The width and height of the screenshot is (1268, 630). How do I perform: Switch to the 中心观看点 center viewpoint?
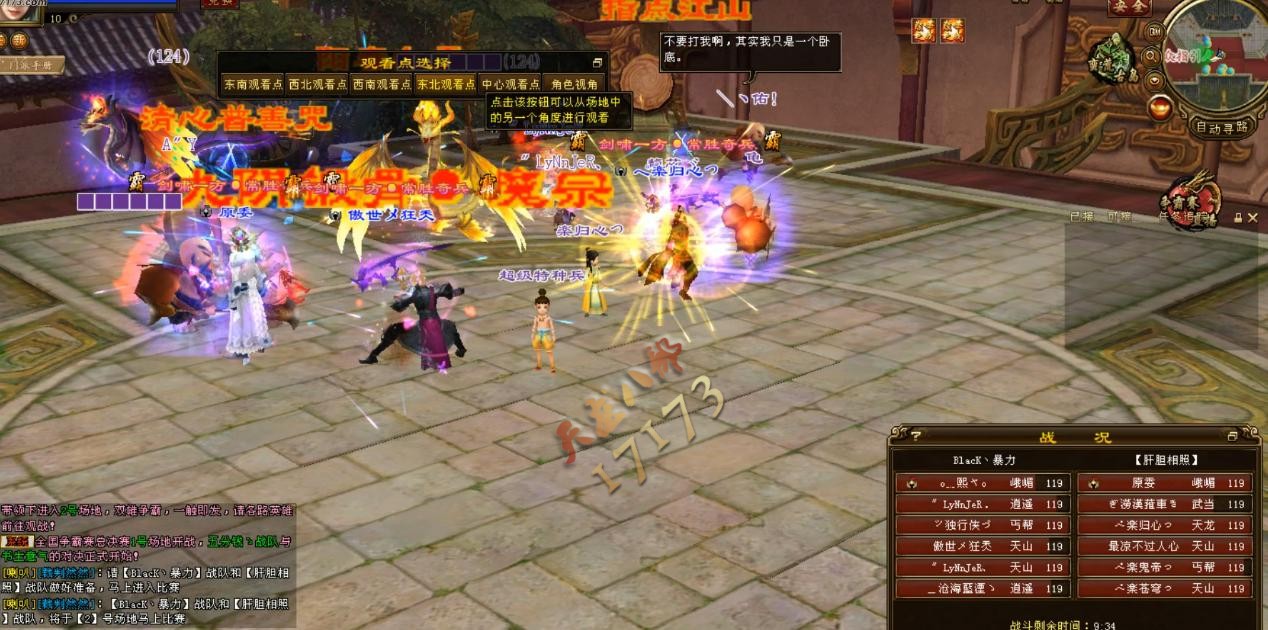tap(510, 85)
